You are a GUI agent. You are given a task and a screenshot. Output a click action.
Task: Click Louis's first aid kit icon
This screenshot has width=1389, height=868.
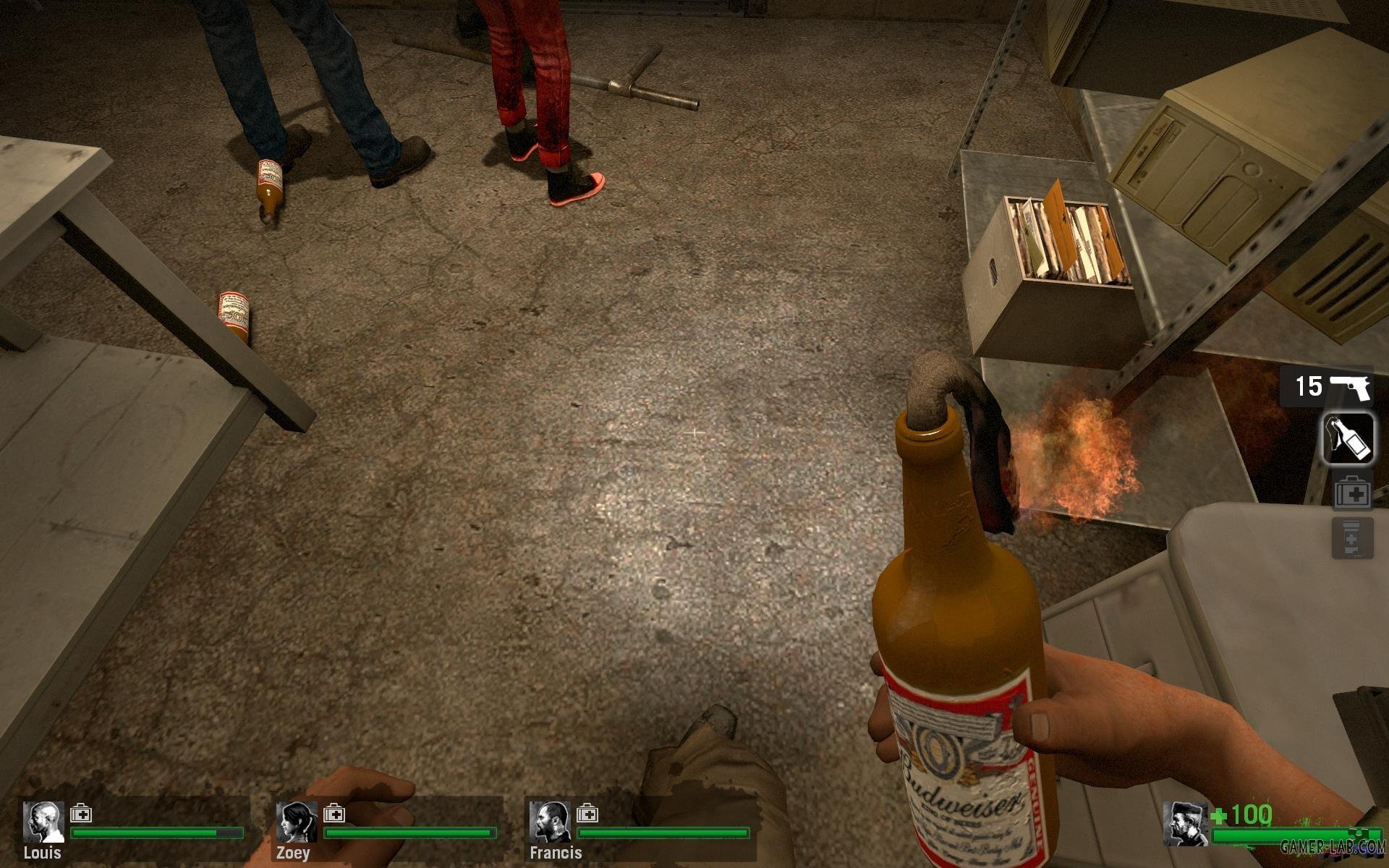tap(80, 814)
